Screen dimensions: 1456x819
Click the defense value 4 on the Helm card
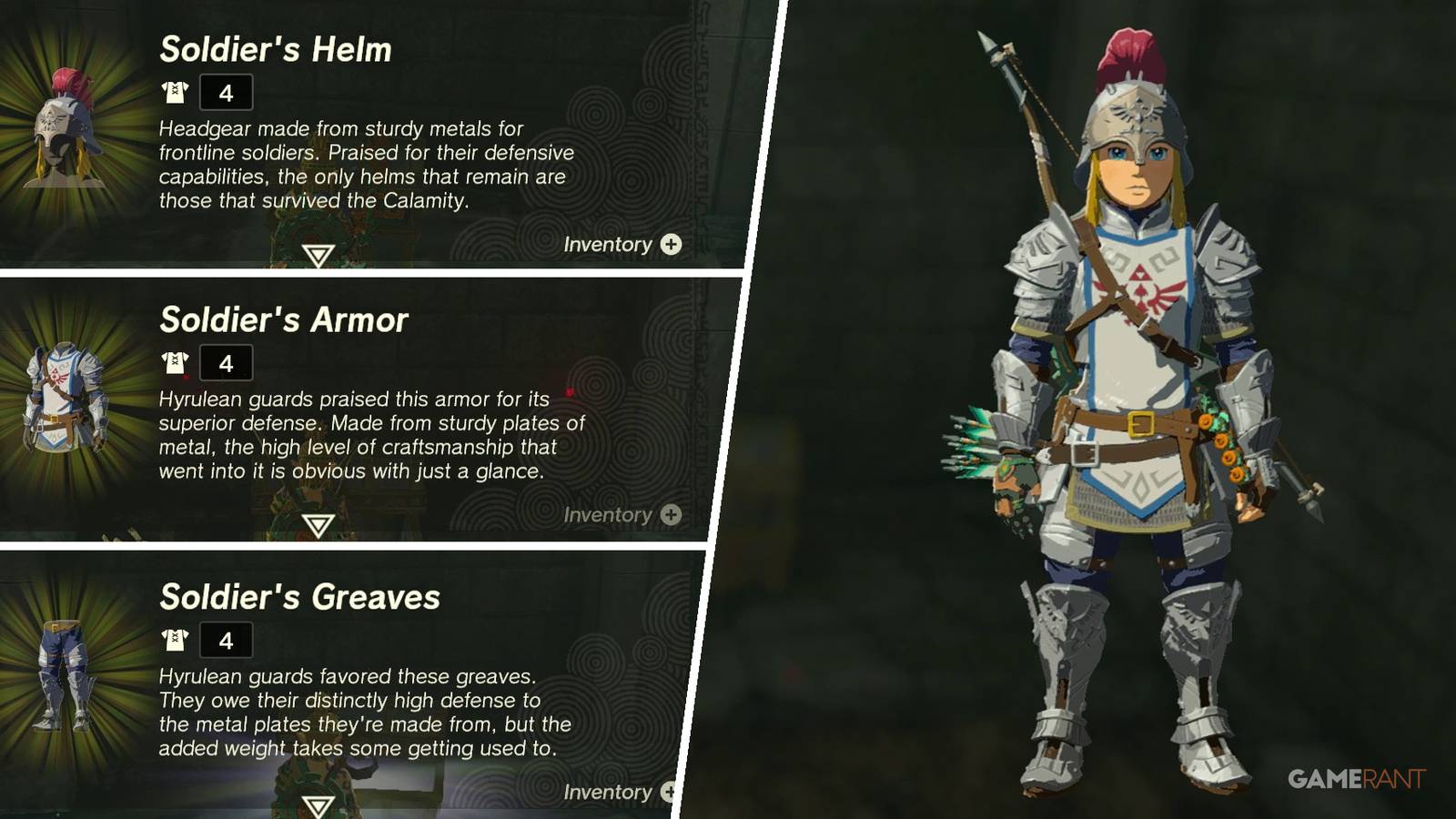tap(227, 91)
